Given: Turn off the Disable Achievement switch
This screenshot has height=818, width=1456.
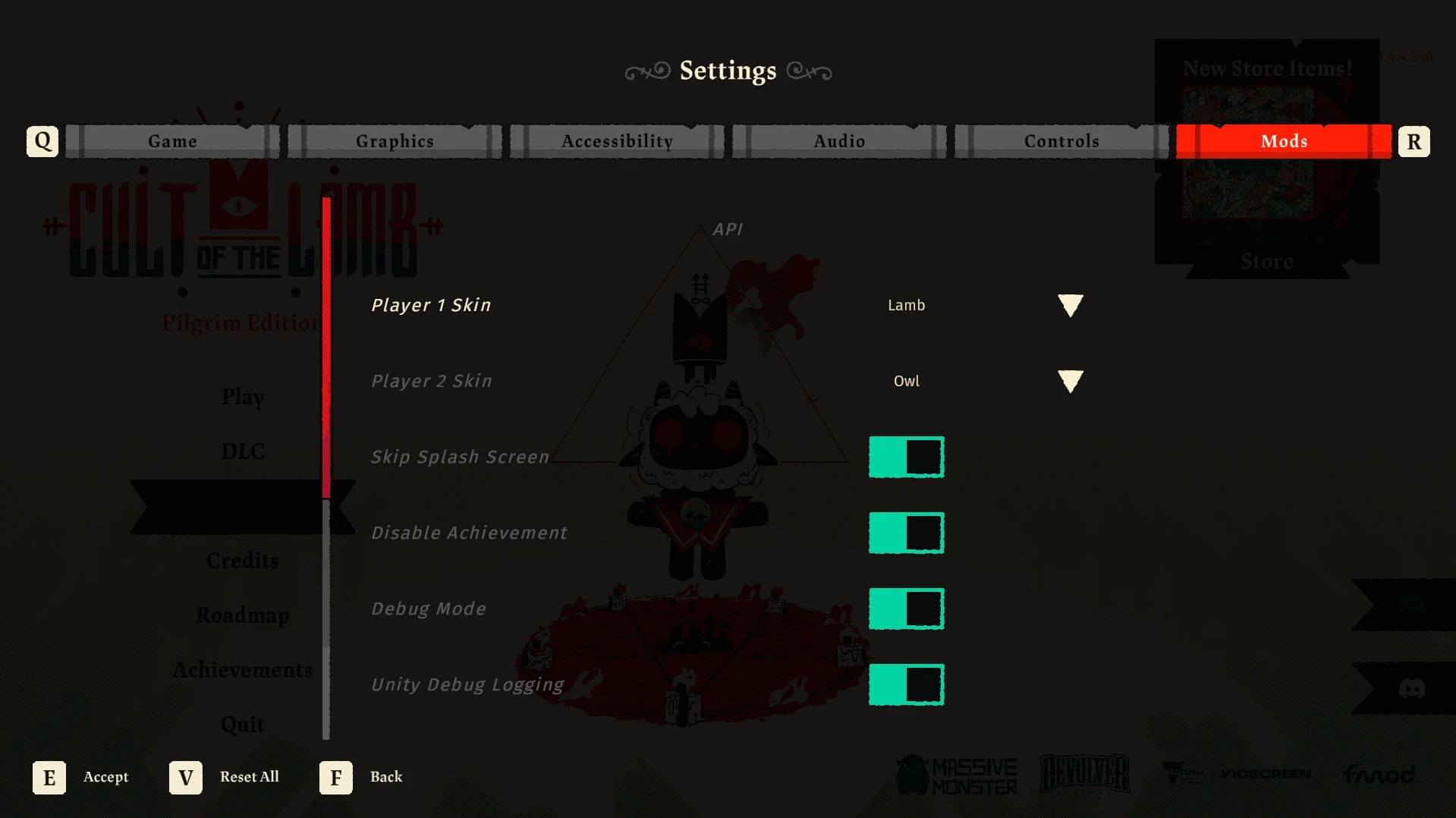Looking at the screenshot, I should pyautogui.click(x=907, y=532).
